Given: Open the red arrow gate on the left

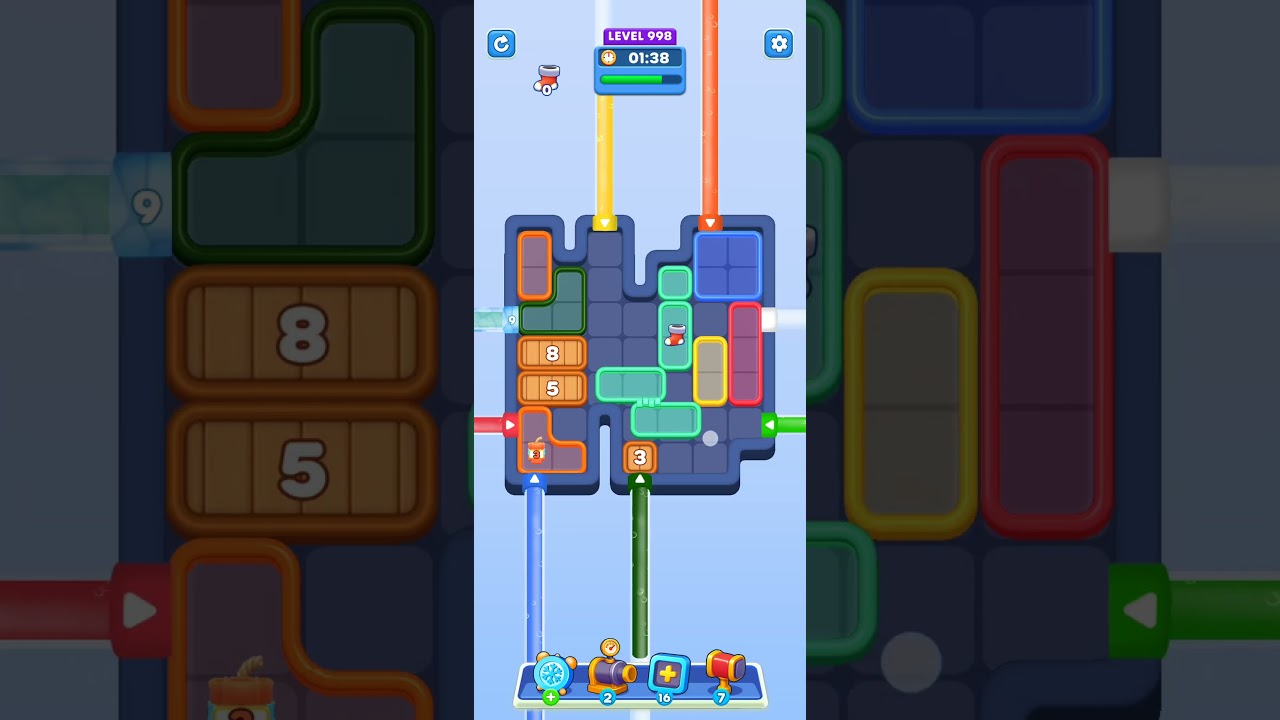Looking at the screenshot, I should coord(508,424).
